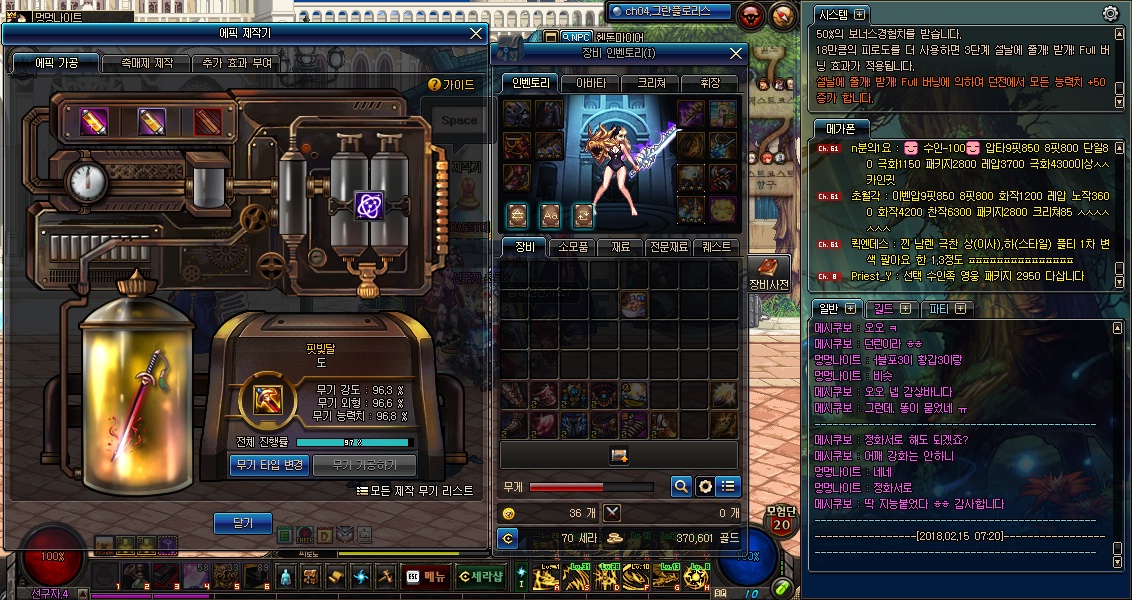Open the chat settings gear icon
This screenshot has width=1132, height=600.
pyautogui.click(x=1110, y=13)
